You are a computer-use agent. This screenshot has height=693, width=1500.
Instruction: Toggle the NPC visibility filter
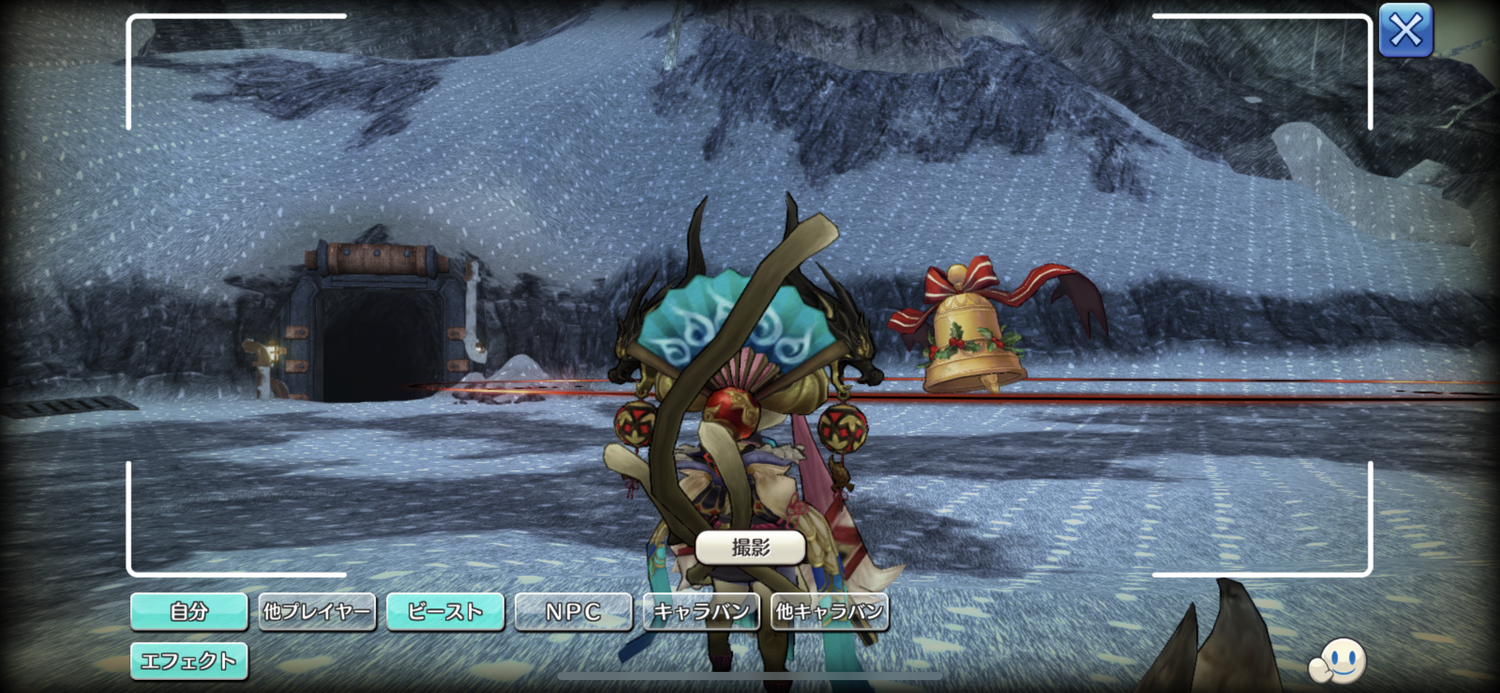tap(573, 611)
